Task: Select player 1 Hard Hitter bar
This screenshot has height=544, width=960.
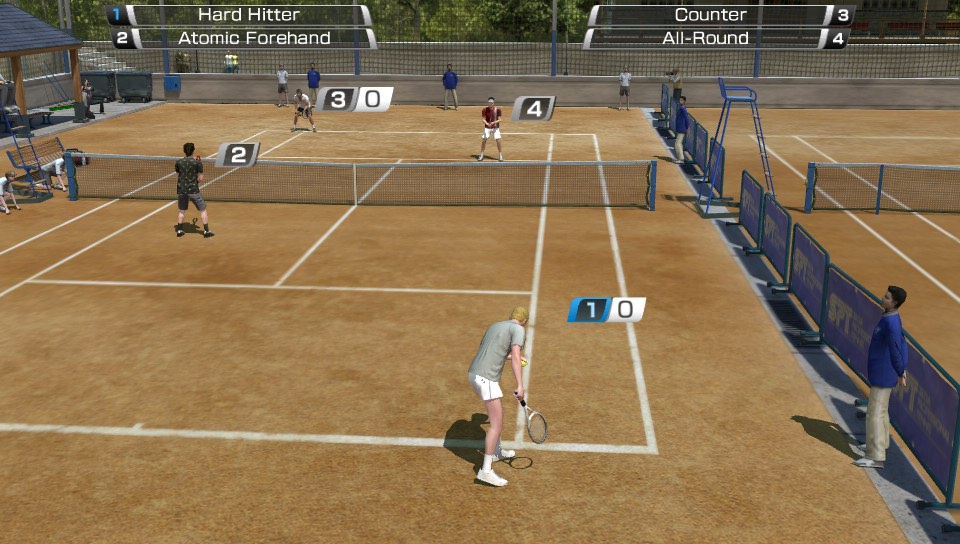Action: (240, 15)
